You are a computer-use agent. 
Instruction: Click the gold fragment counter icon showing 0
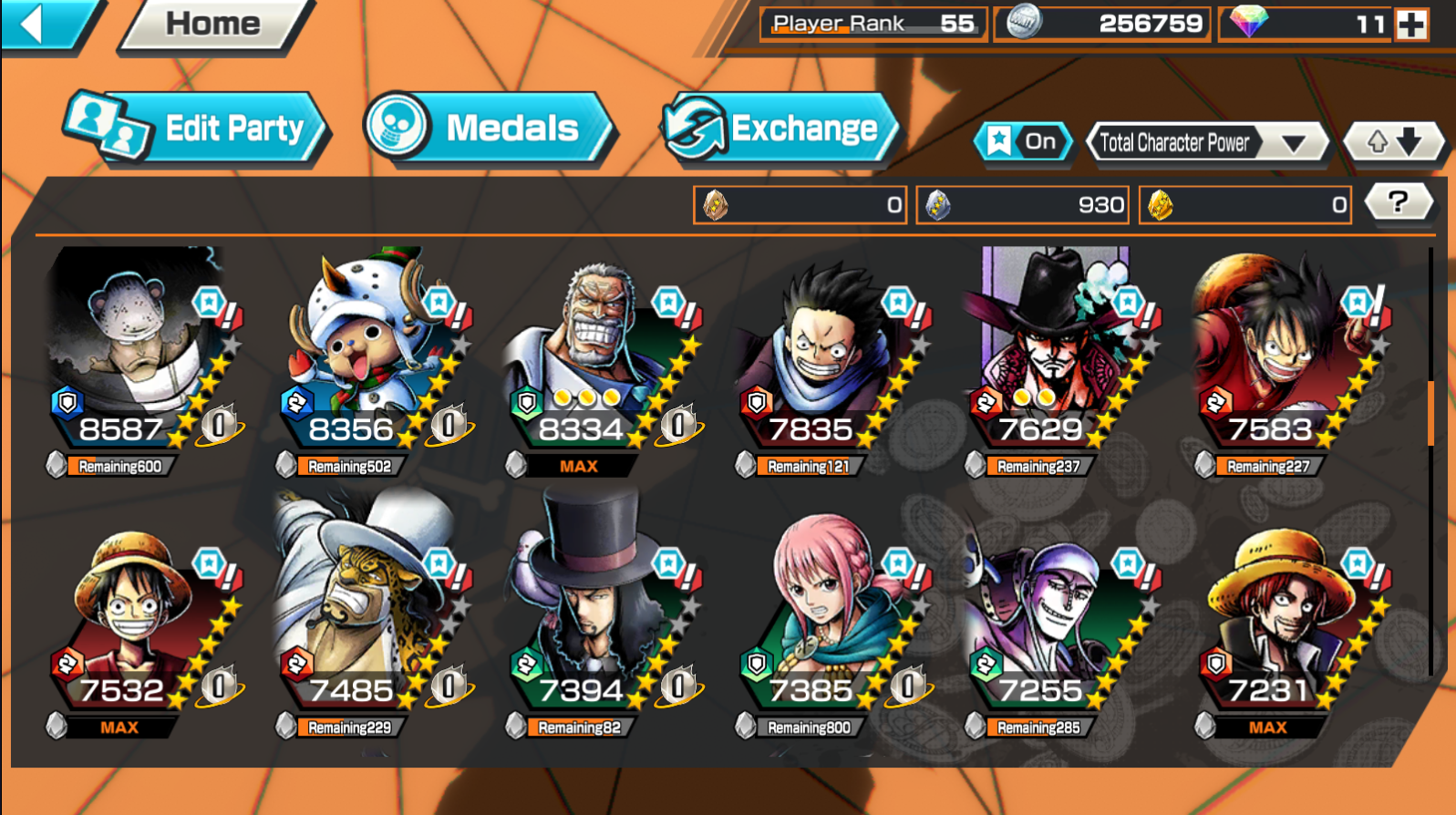click(x=1160, y=204)
